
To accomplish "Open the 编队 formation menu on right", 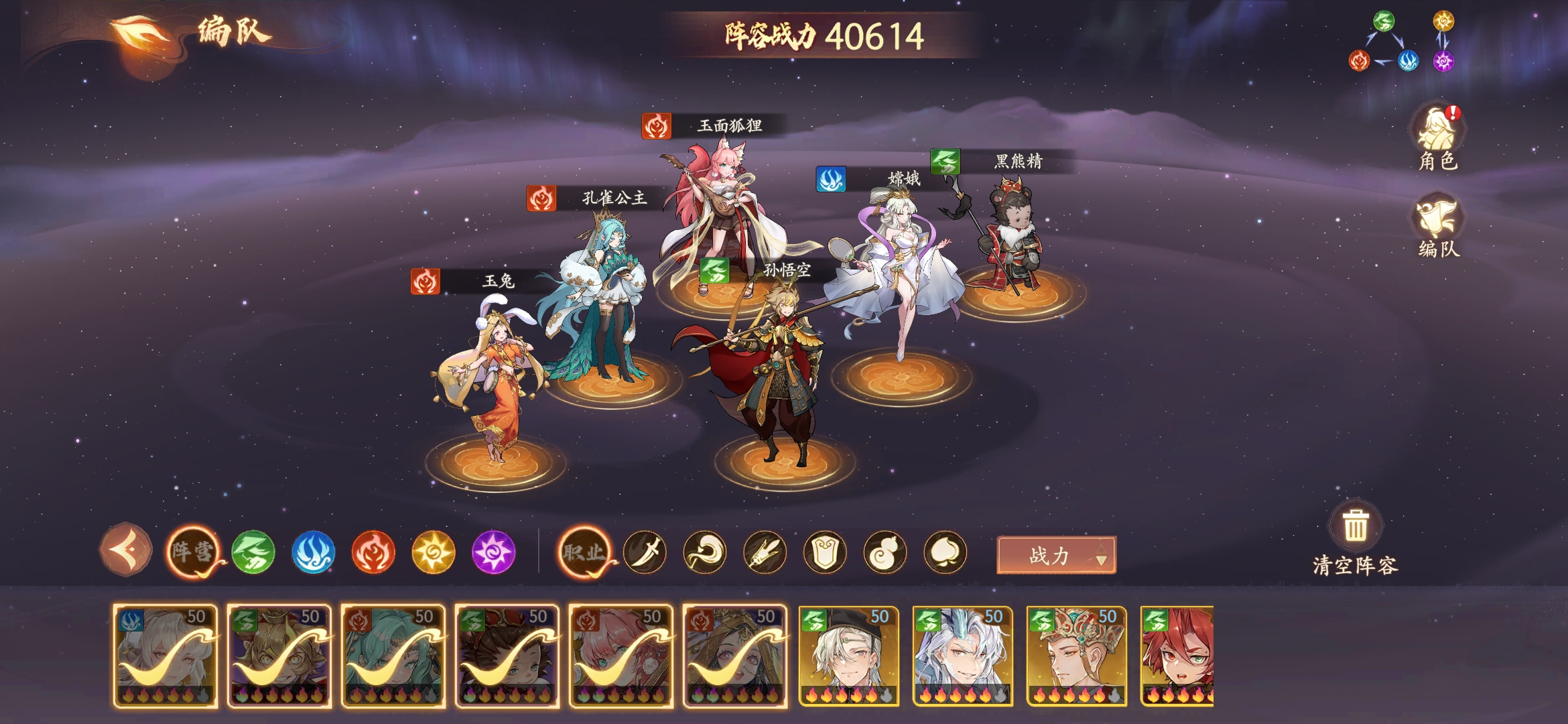I will 1438,227.
